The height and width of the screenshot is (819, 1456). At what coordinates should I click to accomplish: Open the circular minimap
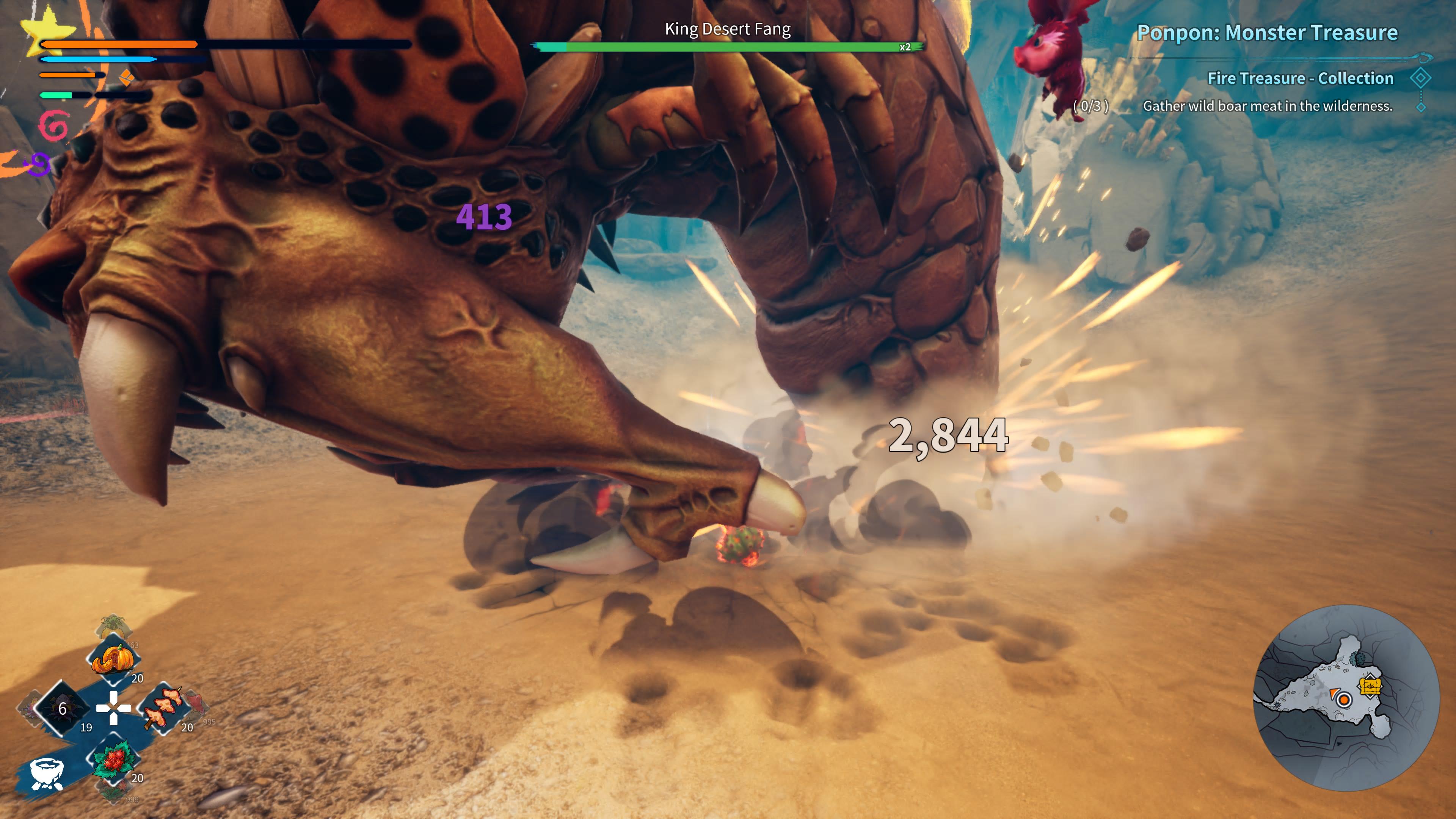(x=1346, y=698)
